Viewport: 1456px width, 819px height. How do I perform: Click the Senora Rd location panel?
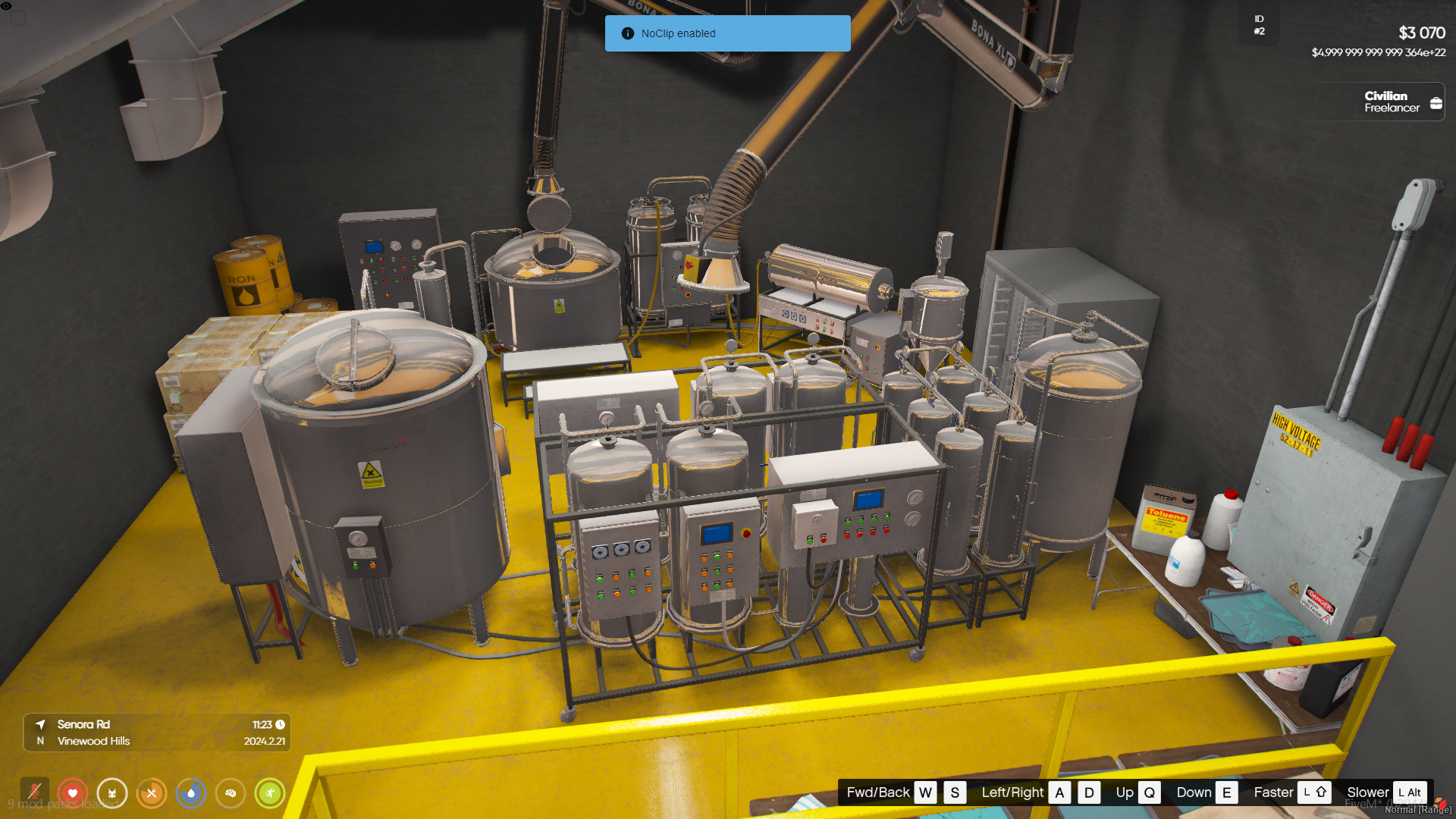point(157,733)
